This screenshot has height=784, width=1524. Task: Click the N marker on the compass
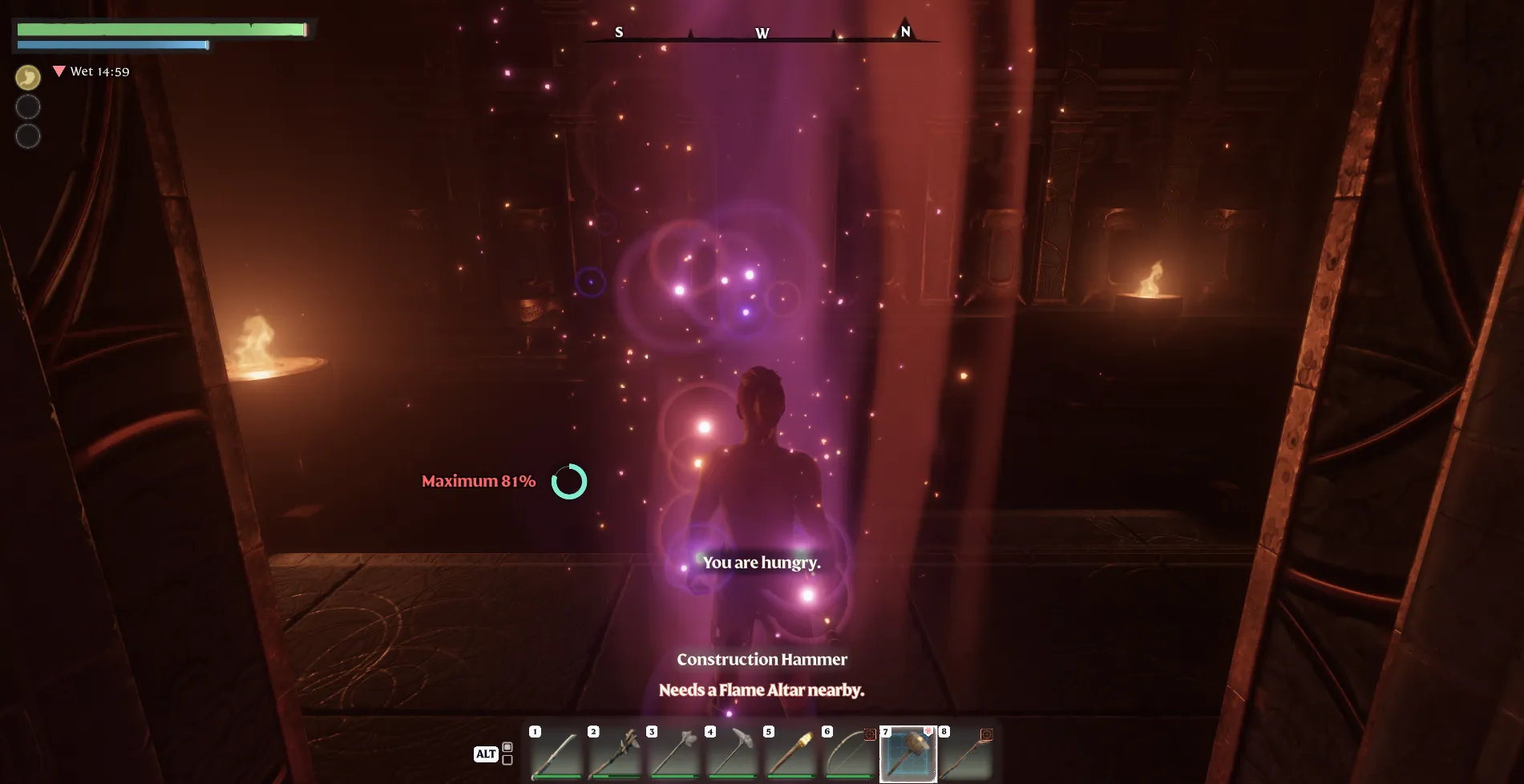coord(905,33)
